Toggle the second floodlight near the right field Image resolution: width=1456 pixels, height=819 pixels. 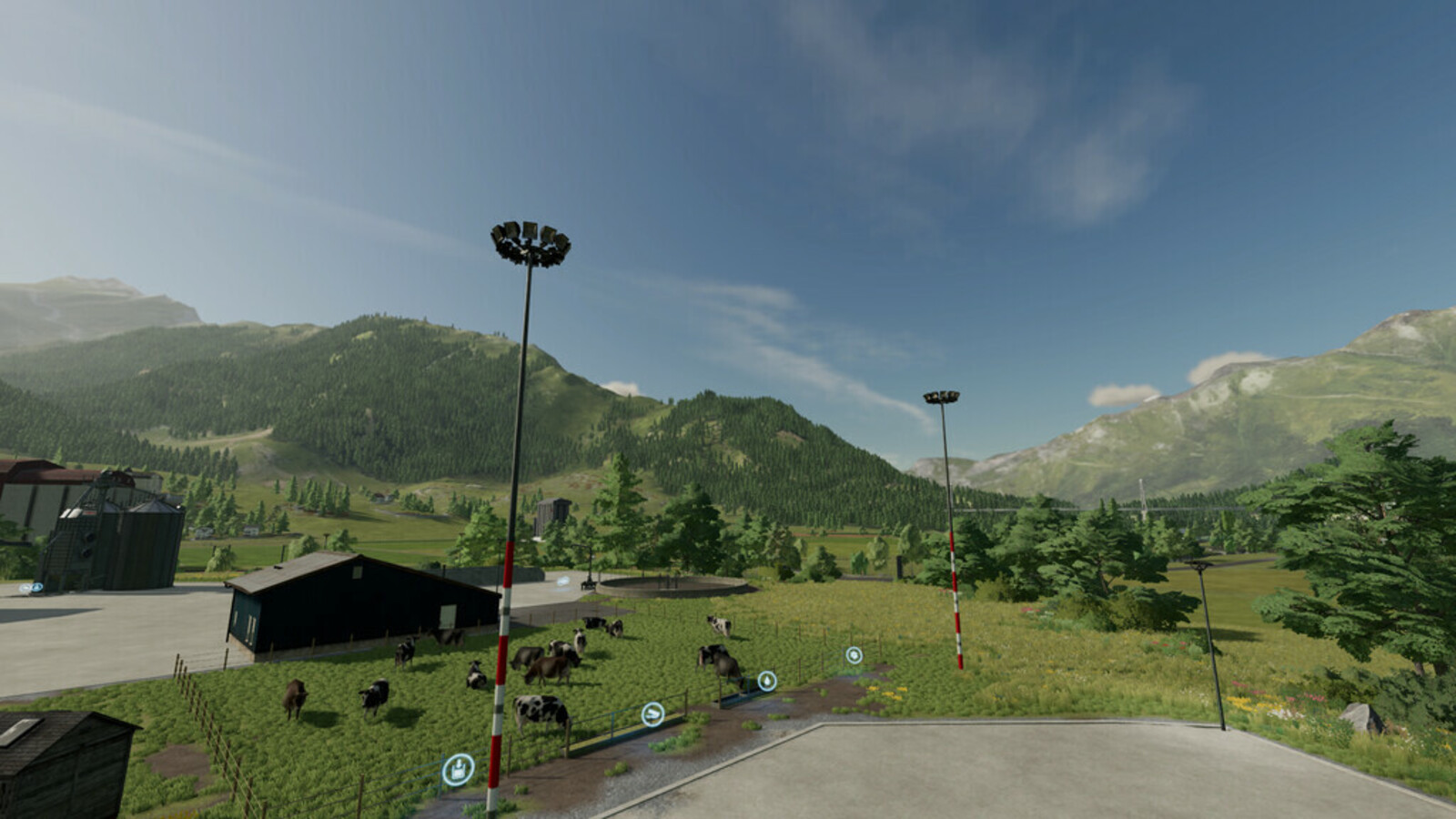click(x=942, y=398)
